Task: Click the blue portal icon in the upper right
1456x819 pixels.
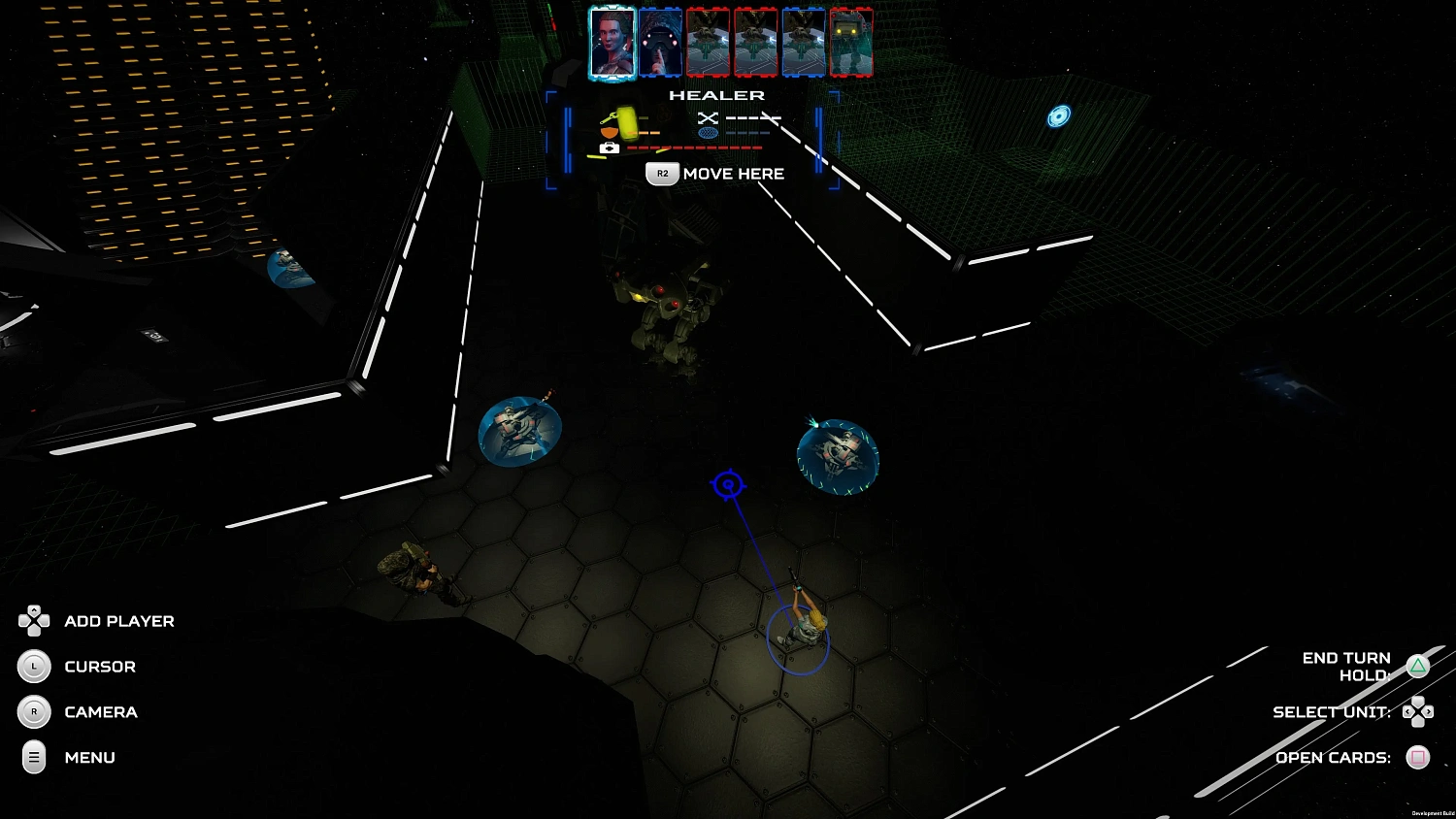Action: click(1059, 115)
